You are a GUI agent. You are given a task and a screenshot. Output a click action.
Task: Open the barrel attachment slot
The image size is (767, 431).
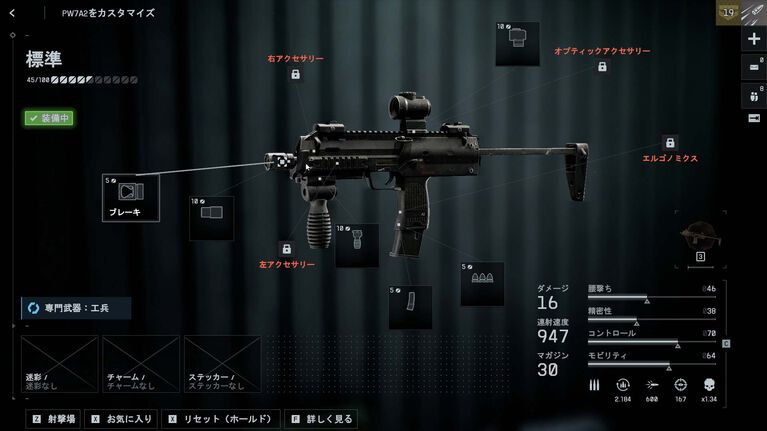[x=212, y=217]
